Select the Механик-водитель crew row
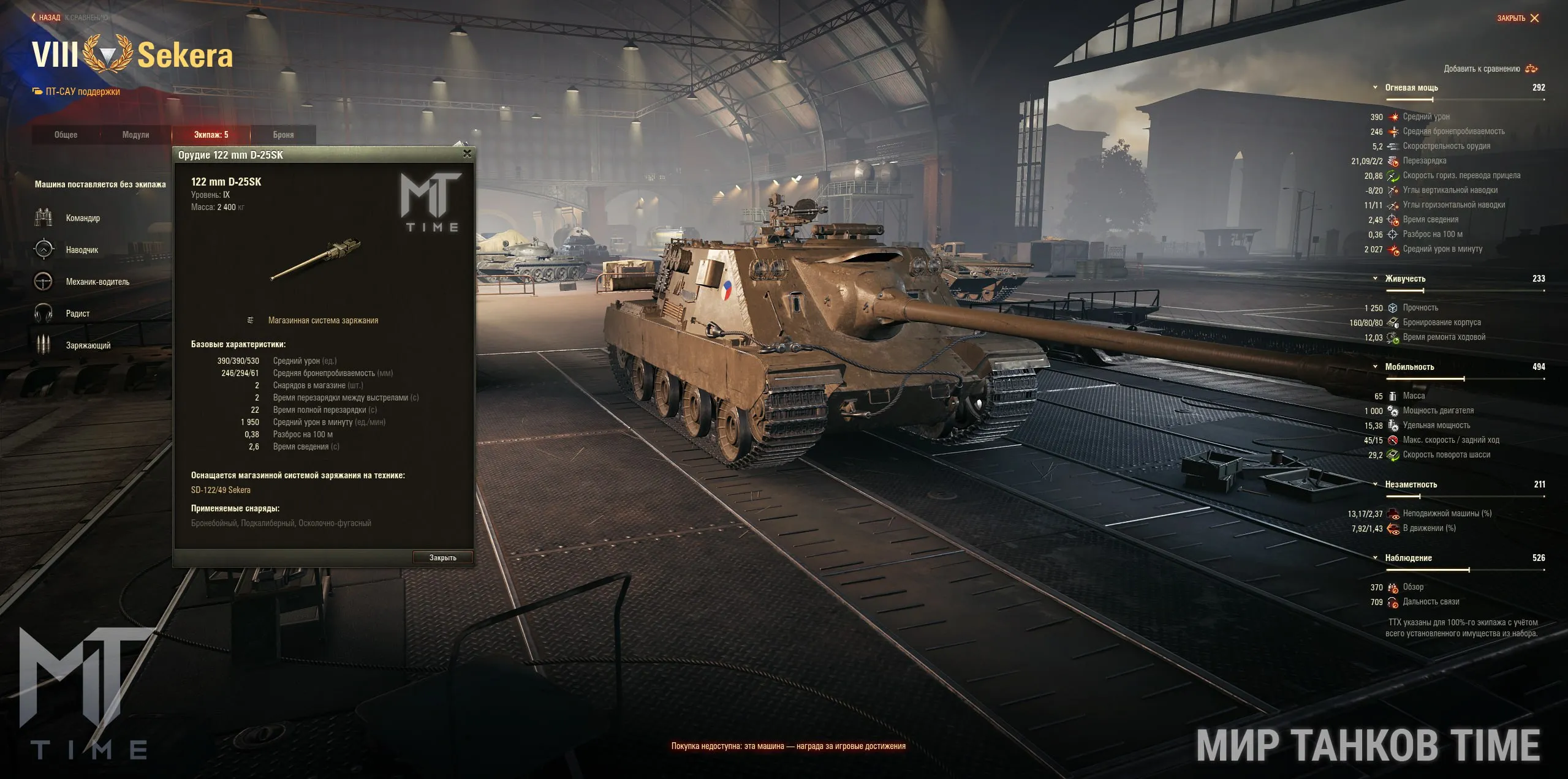1568x779 pixels. click(x=97, y=282)
